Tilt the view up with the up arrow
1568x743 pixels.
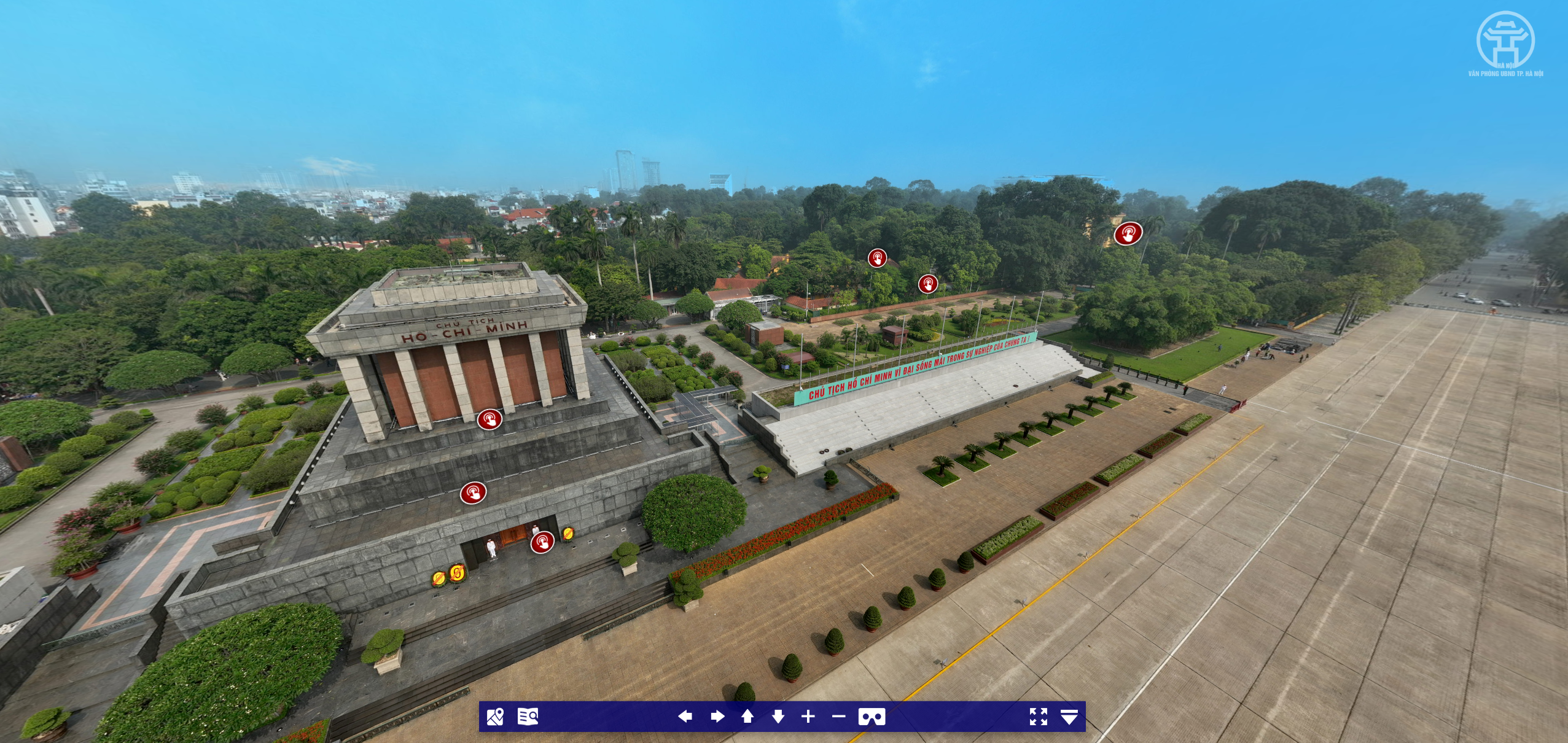(x=747, y=717)
